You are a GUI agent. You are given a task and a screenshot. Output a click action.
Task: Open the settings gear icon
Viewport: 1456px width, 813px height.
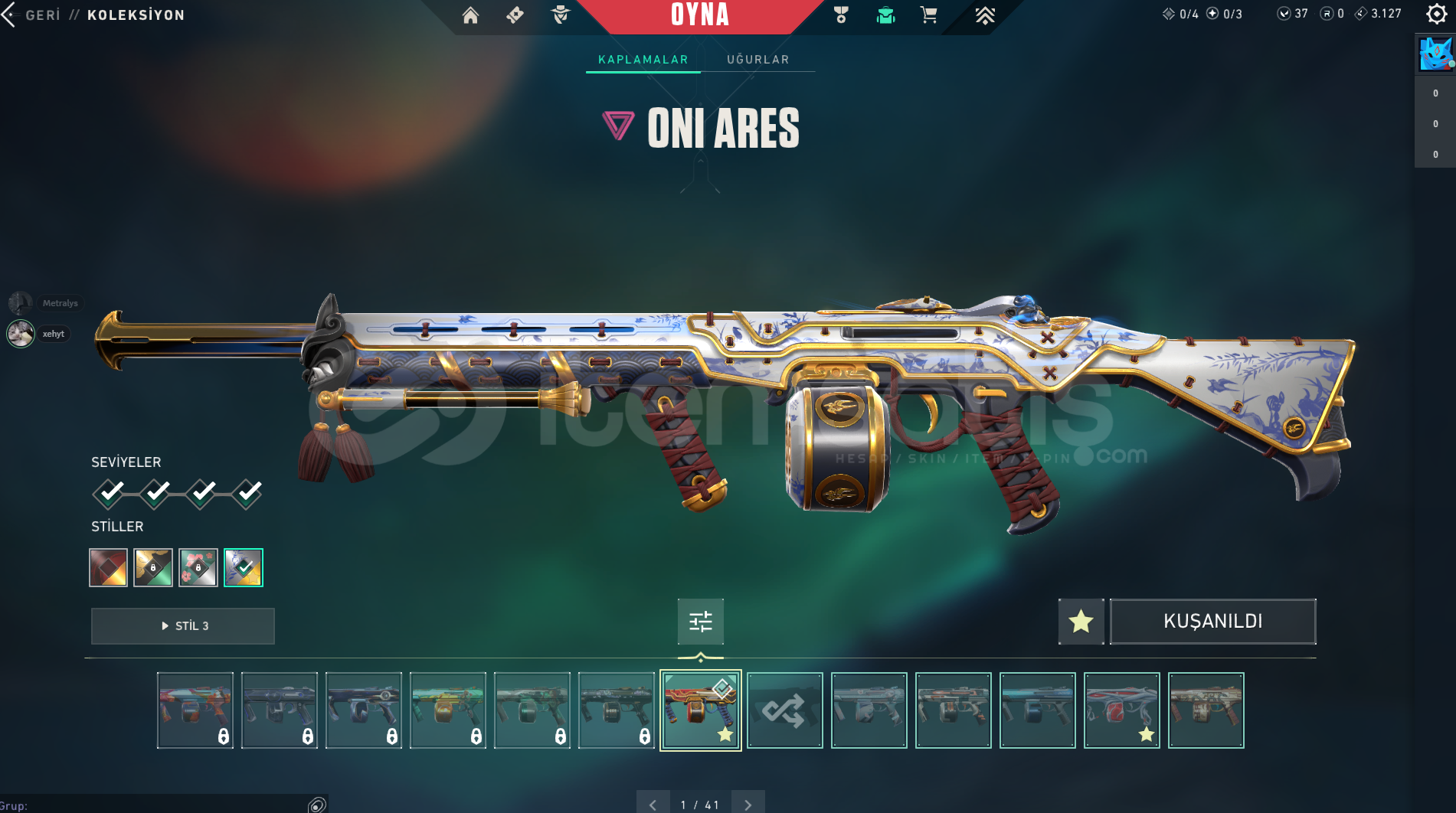[x=1437, y=14]
